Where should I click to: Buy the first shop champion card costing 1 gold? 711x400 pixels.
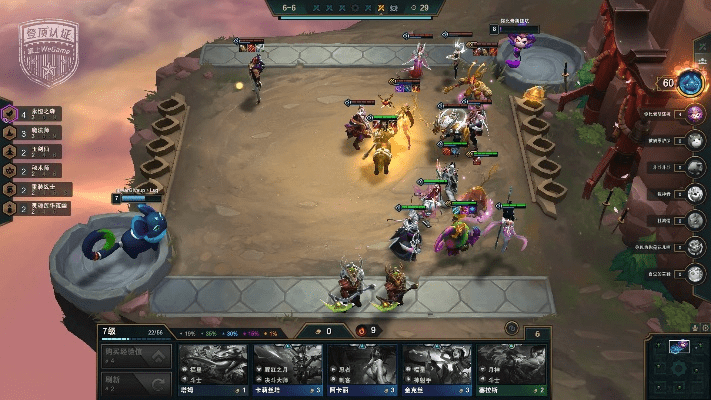[212, 369]
